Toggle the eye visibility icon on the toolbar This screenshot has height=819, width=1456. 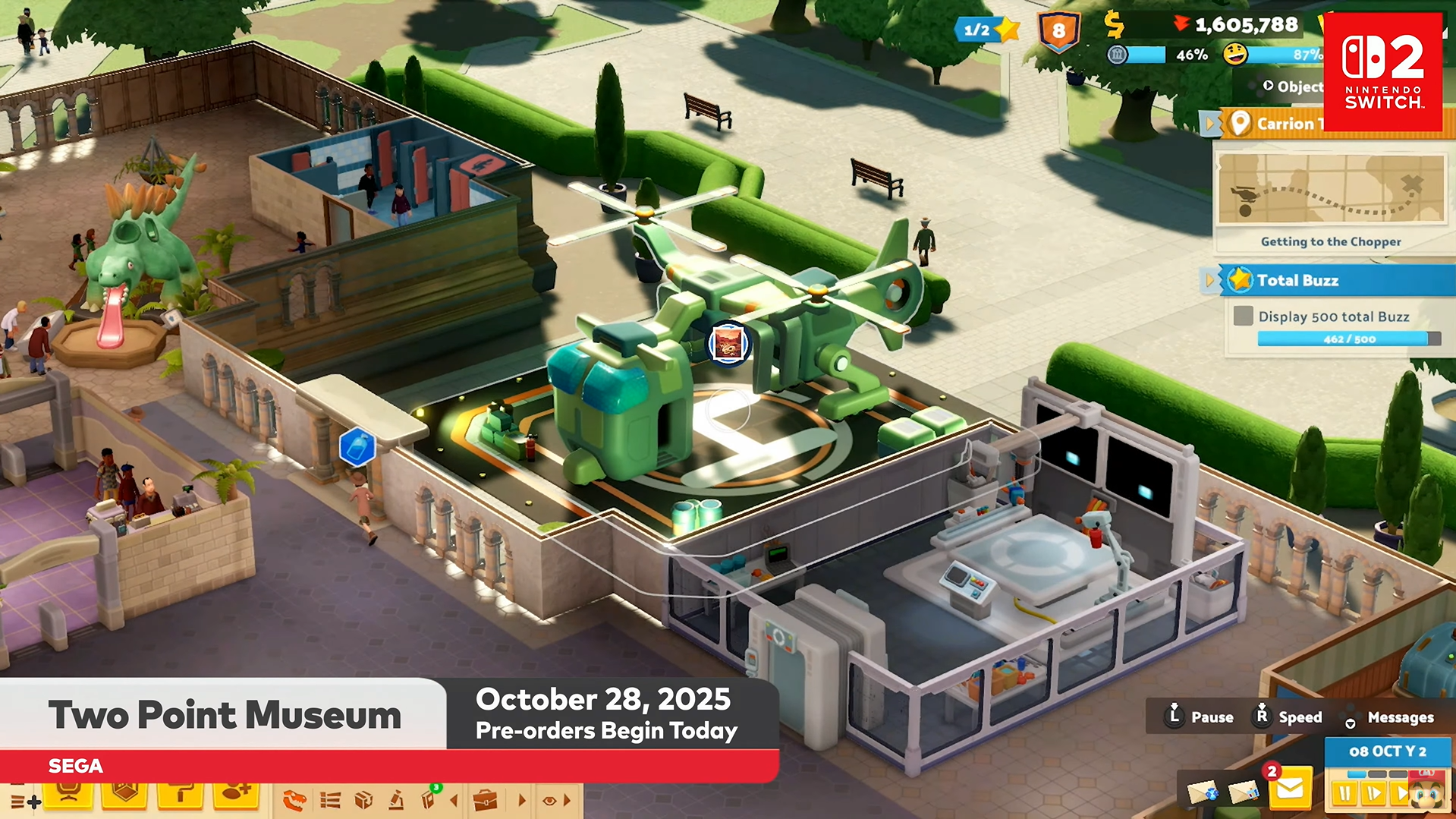pos(549,801)
